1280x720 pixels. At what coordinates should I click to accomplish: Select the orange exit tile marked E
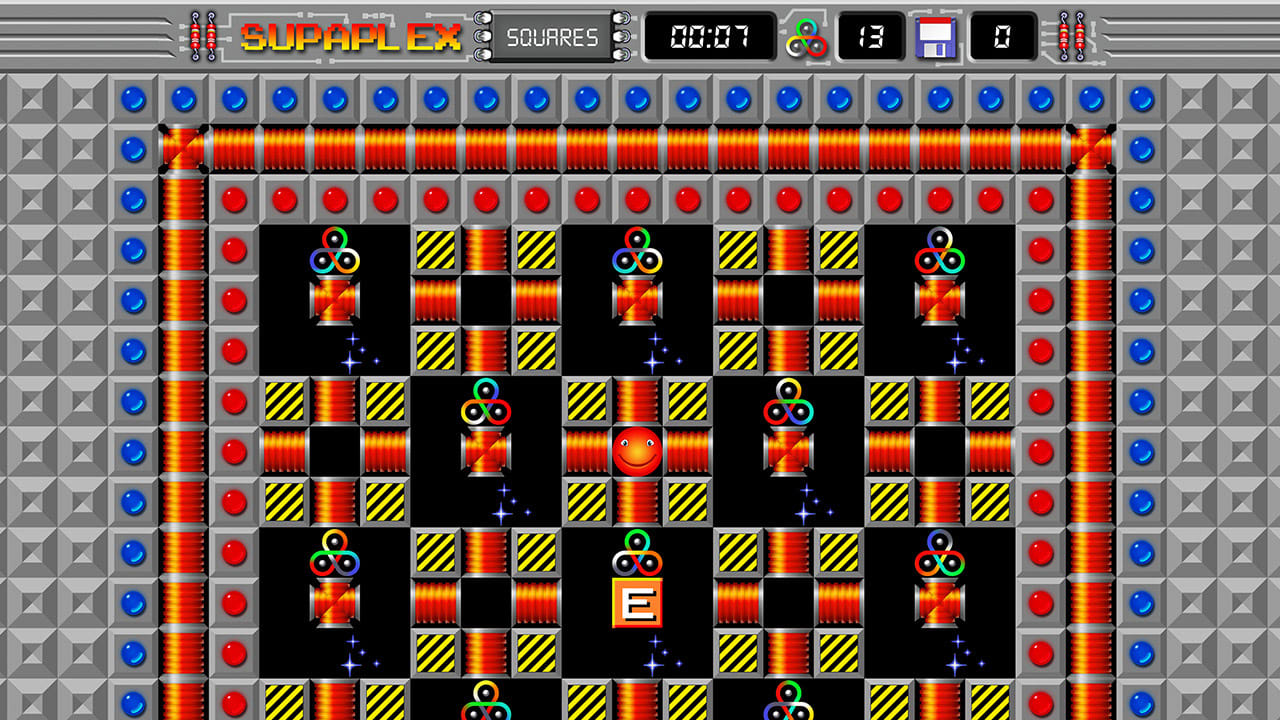pos(640,602)
